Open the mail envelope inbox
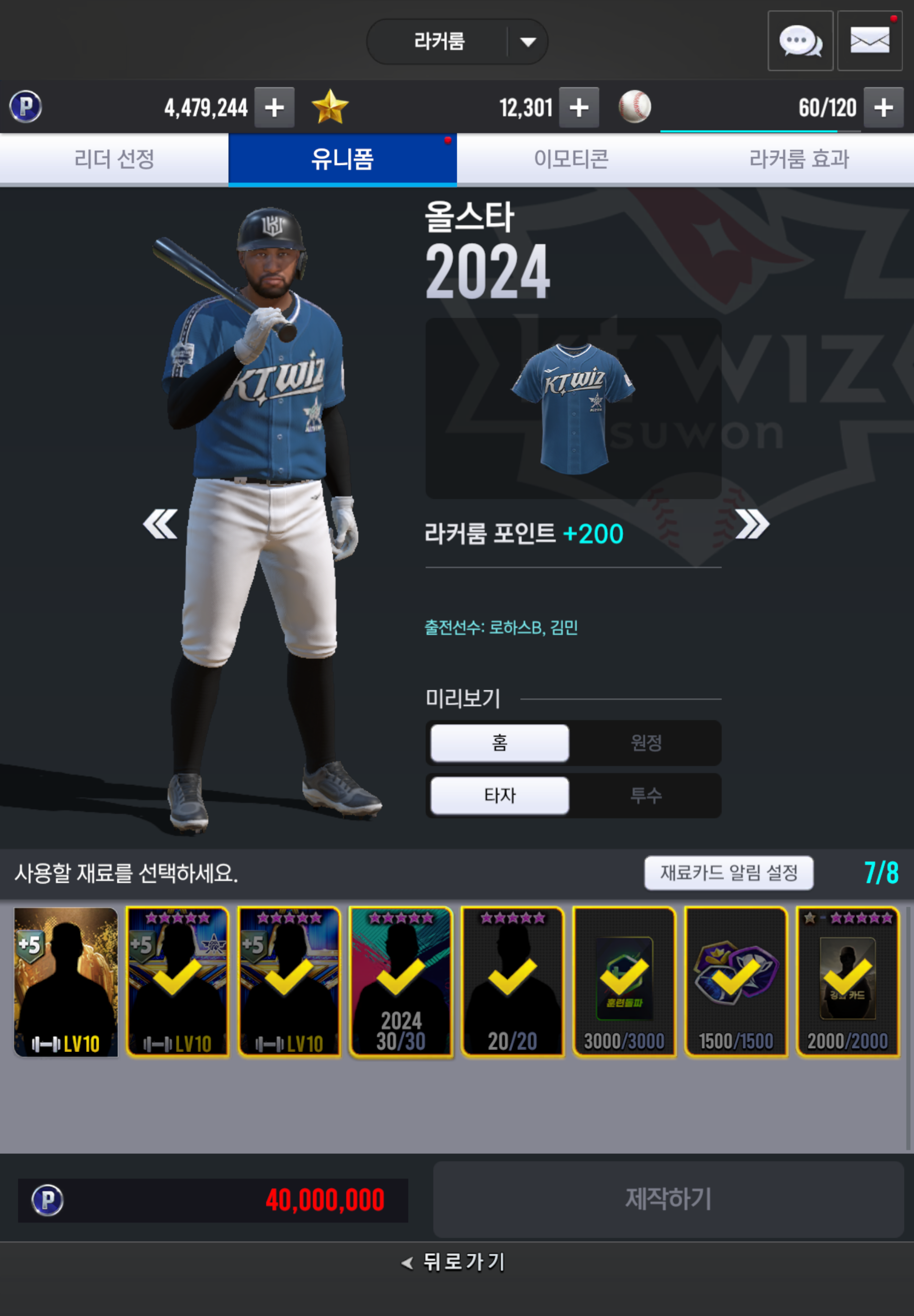914x1316 pixels. pos(869,41)
